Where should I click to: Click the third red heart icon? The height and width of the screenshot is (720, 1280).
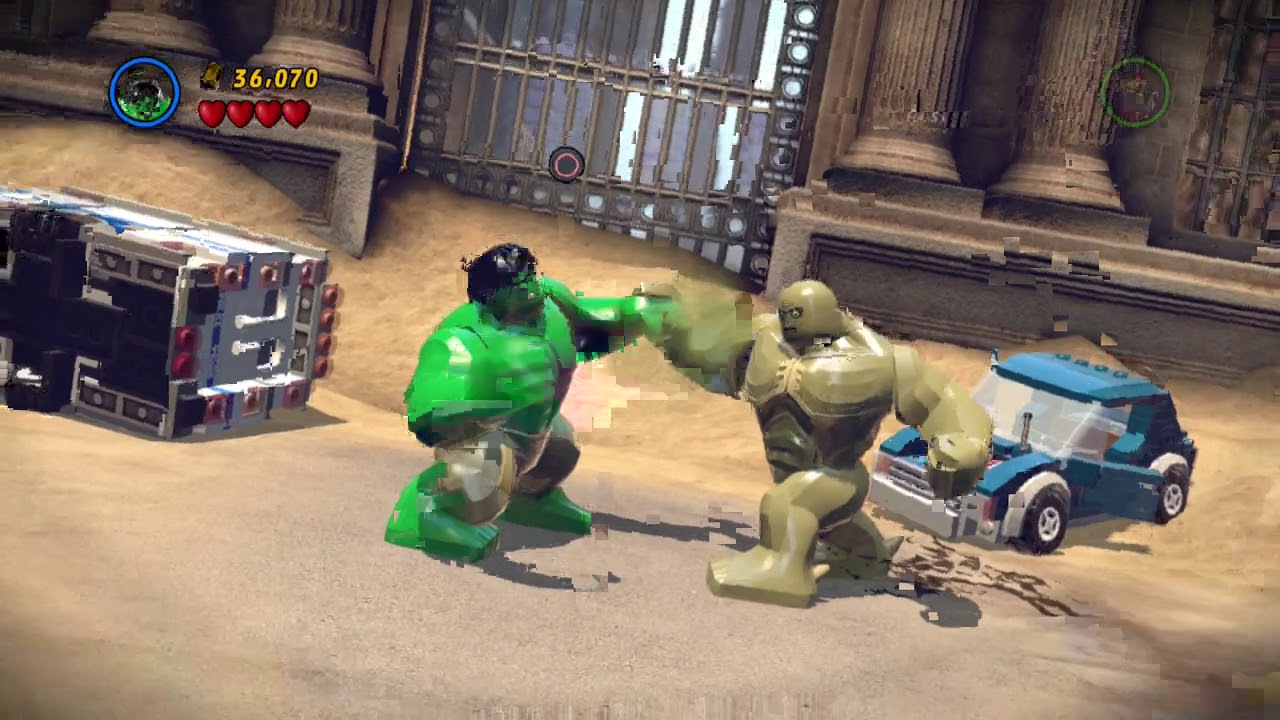point(267,113)
